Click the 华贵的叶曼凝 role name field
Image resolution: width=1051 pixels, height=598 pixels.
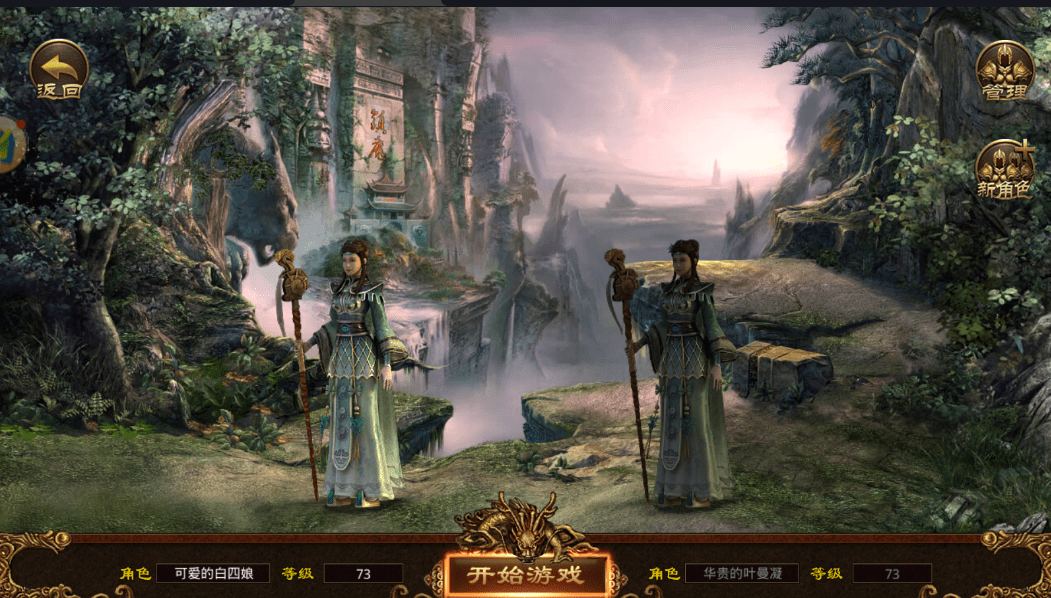pyautogui.click(x=741, y=573)
